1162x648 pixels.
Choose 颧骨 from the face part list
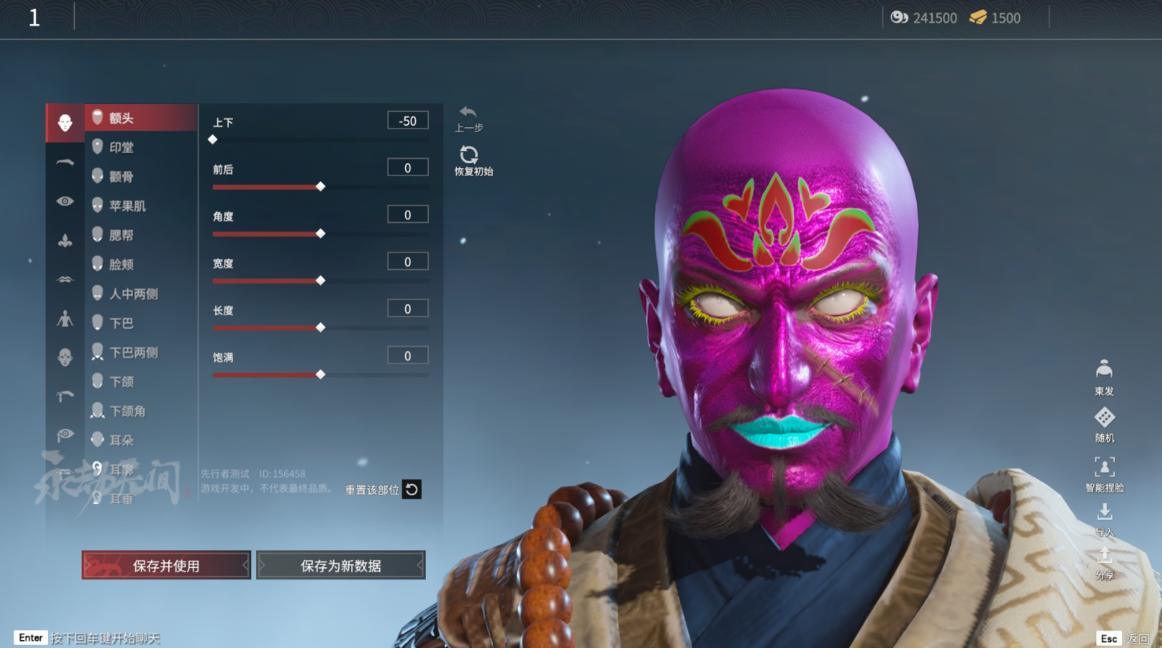click(x=121, y=176)
